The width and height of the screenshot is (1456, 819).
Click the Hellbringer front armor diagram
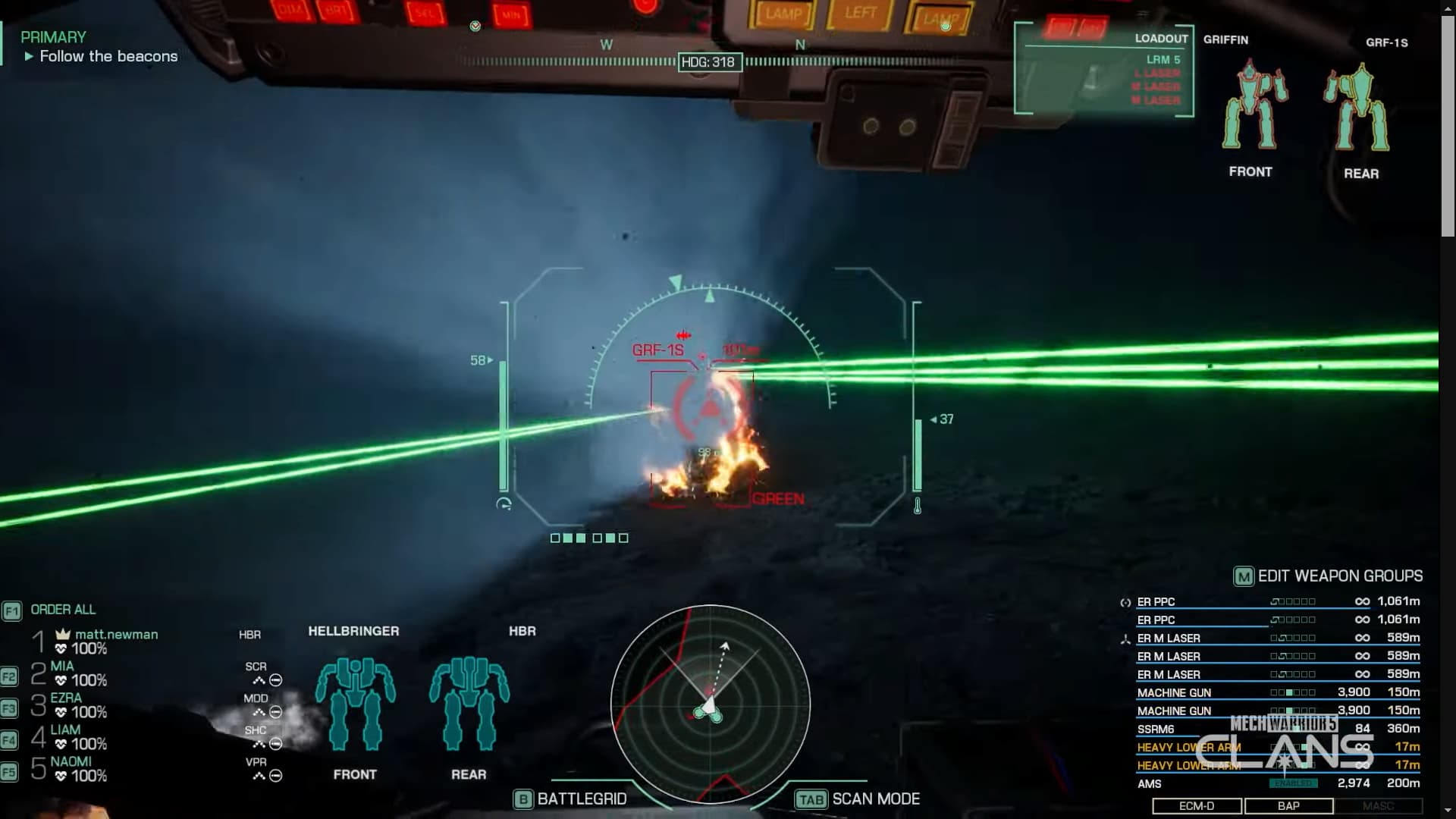tap(355, 704)
